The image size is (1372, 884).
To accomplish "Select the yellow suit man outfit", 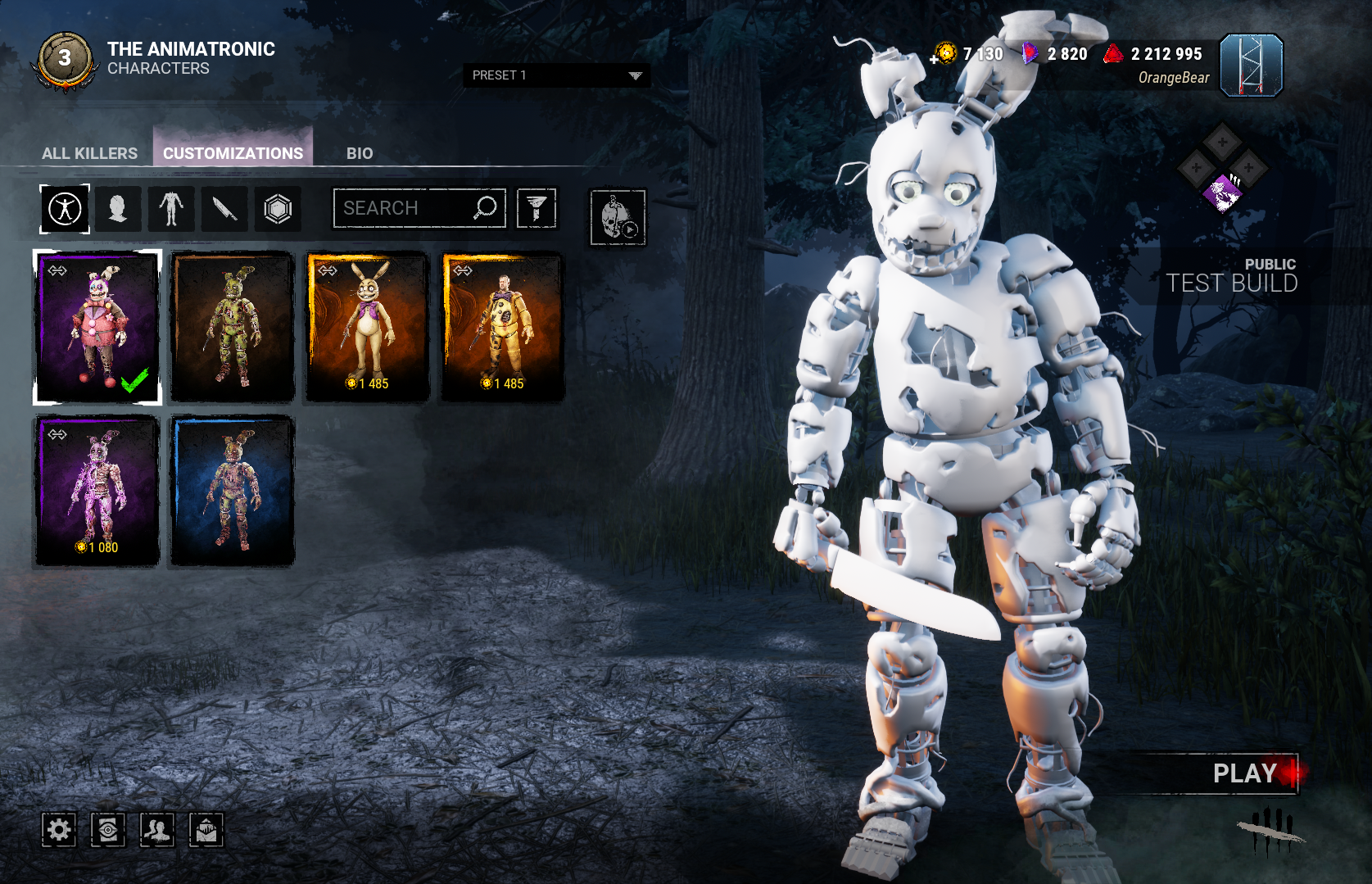I will pyautogui.click(x=503, y=327).
